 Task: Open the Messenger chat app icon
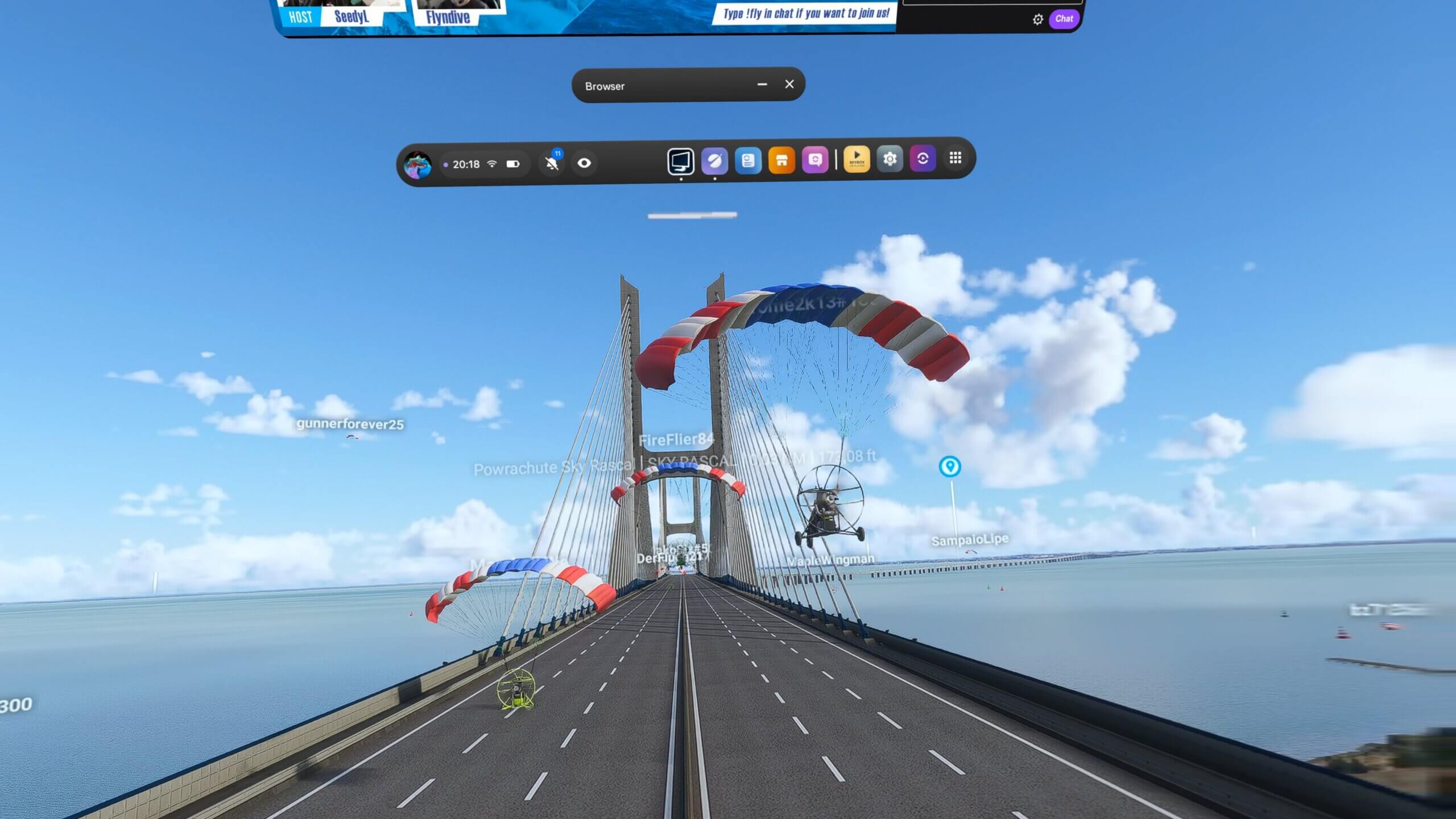(x=814, y=162)
